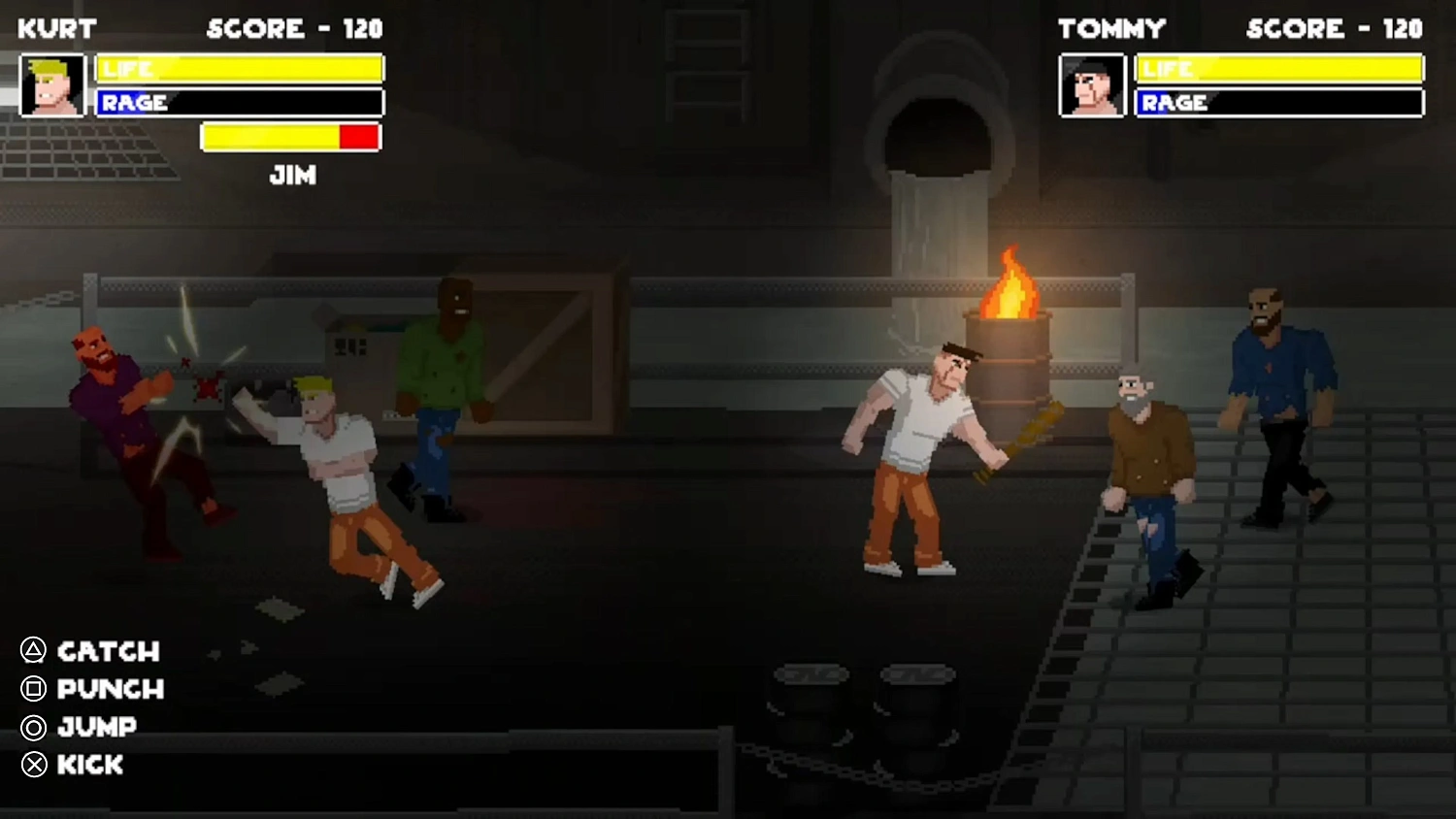Image resolution: width=1456 pixels, height=819 pixels.
Task: Select Tommy's character portrait
Action: coord(1091,86)
